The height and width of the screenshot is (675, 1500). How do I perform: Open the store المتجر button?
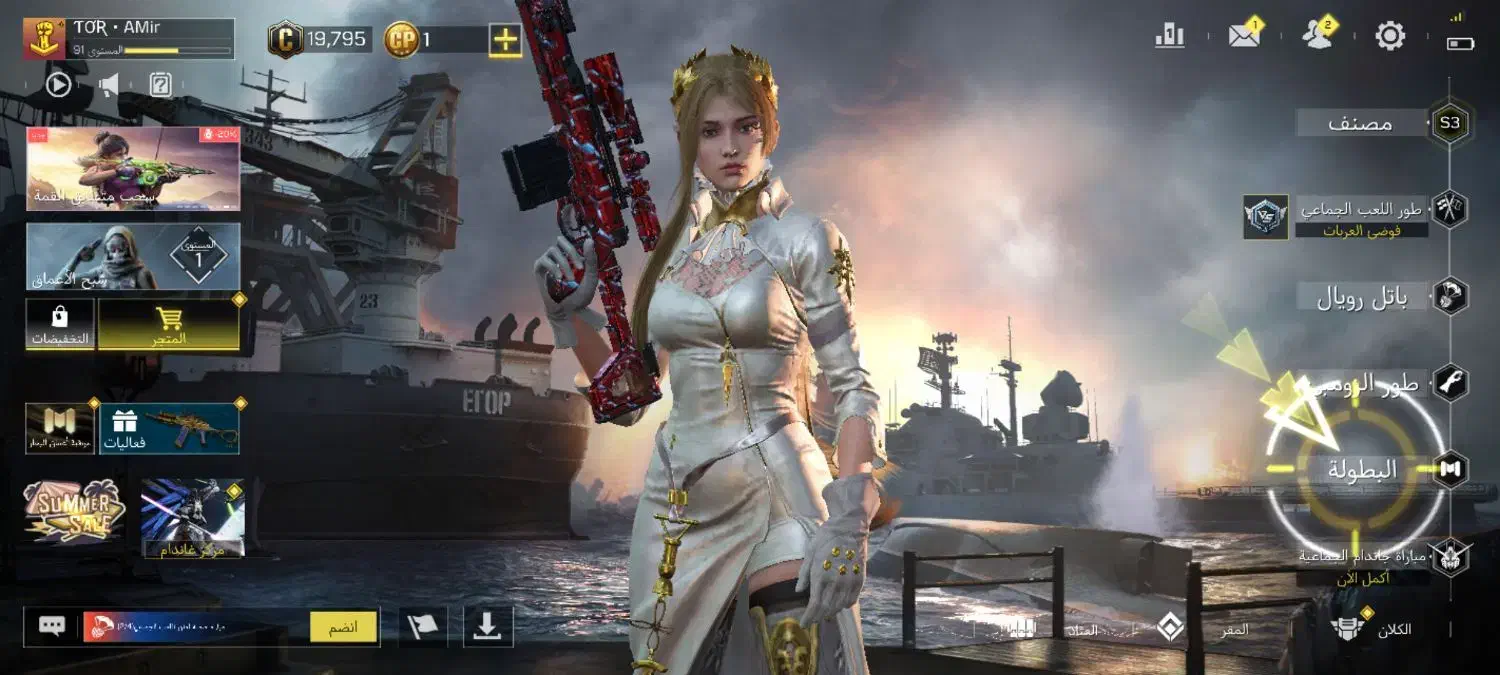[169, 326]
